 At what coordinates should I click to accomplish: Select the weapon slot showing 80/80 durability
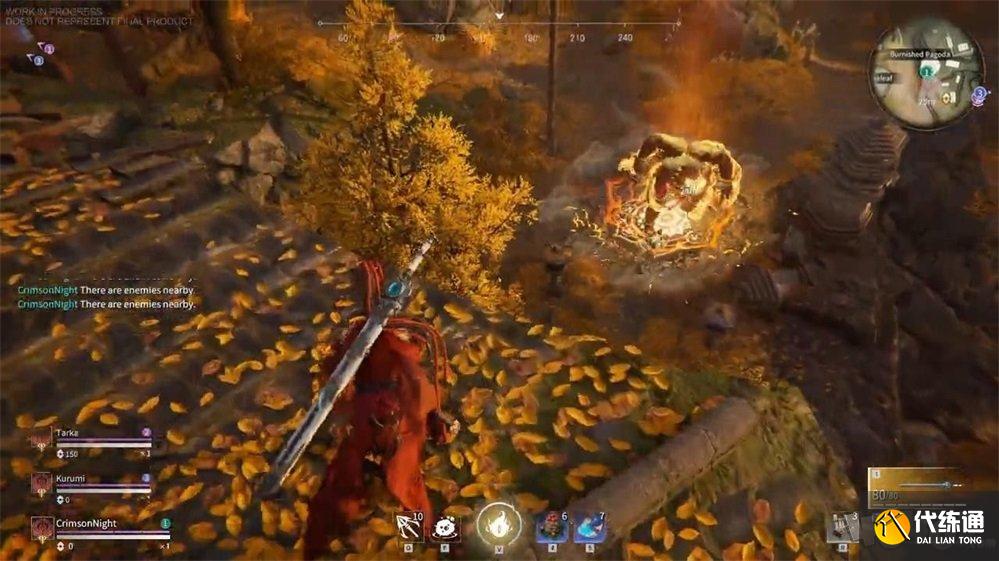point(910,490)
